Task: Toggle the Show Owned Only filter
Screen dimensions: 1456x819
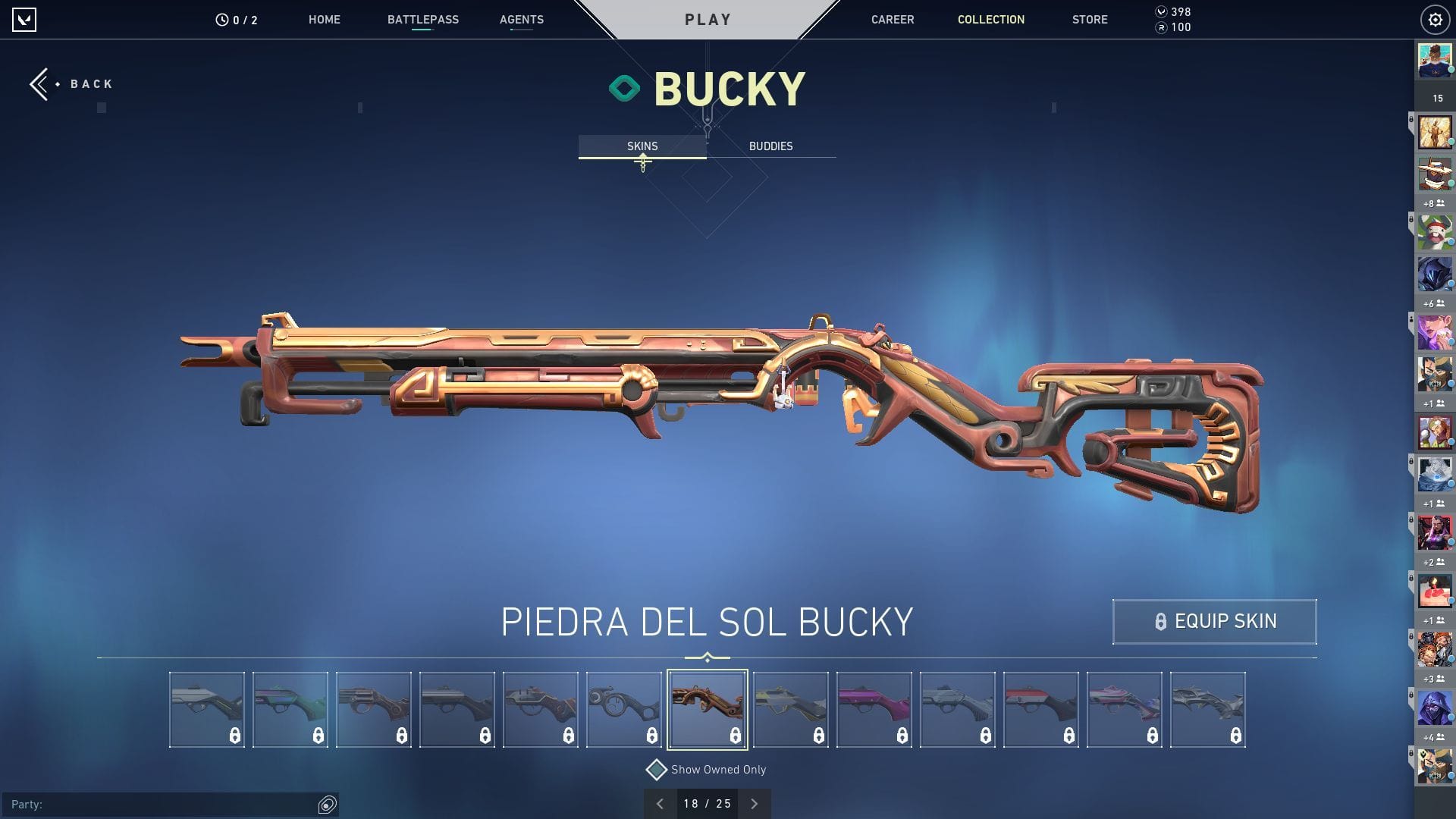Action: click(655, 769)
